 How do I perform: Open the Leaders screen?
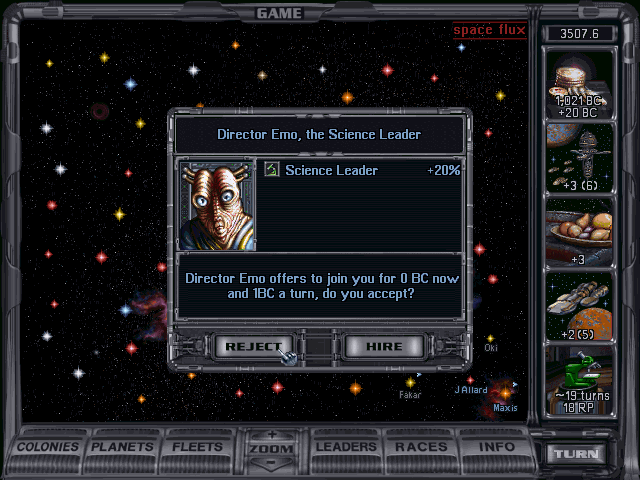point(347,446)
